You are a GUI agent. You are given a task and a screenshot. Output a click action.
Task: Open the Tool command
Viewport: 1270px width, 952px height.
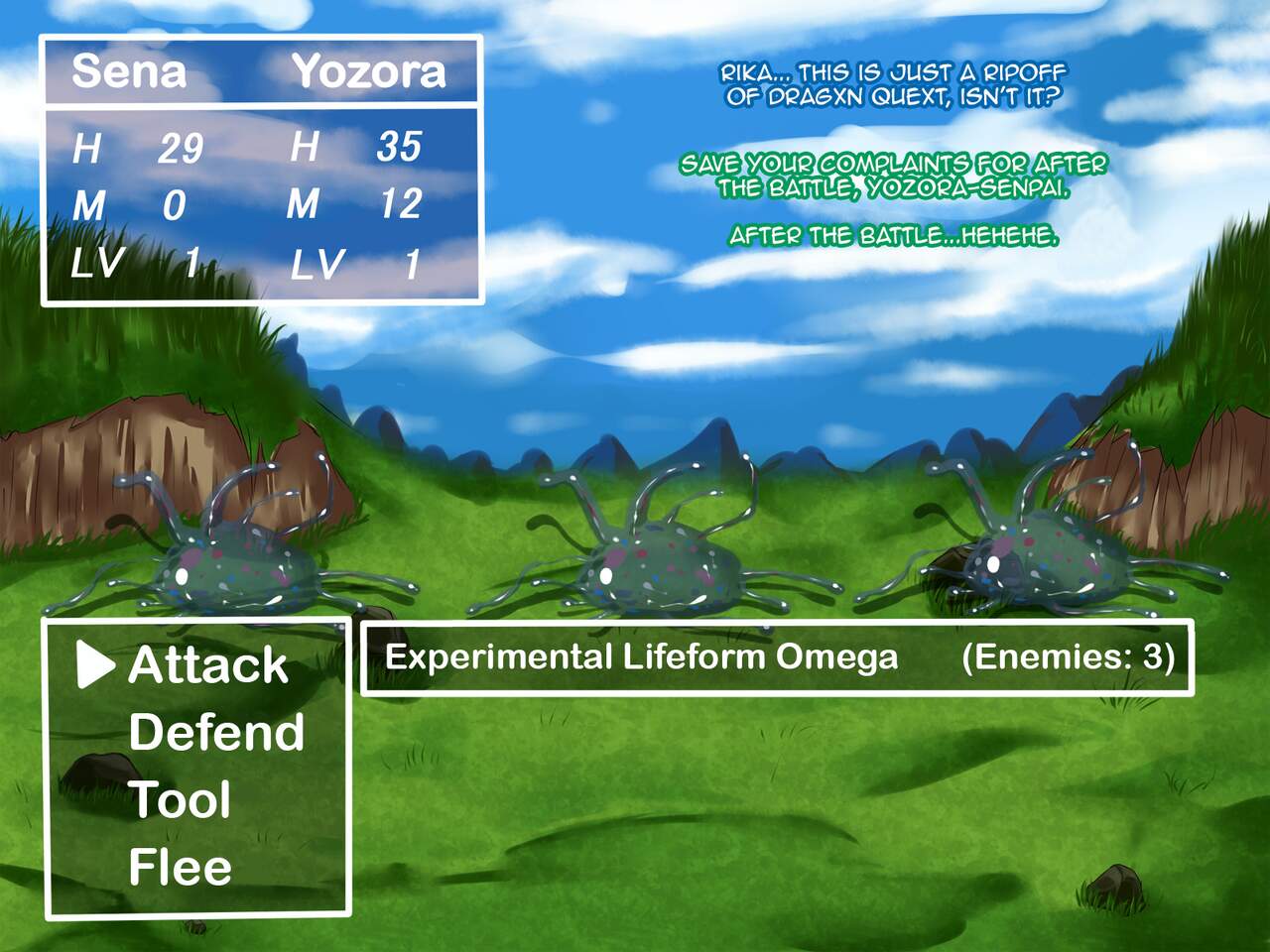click(180, 800)
